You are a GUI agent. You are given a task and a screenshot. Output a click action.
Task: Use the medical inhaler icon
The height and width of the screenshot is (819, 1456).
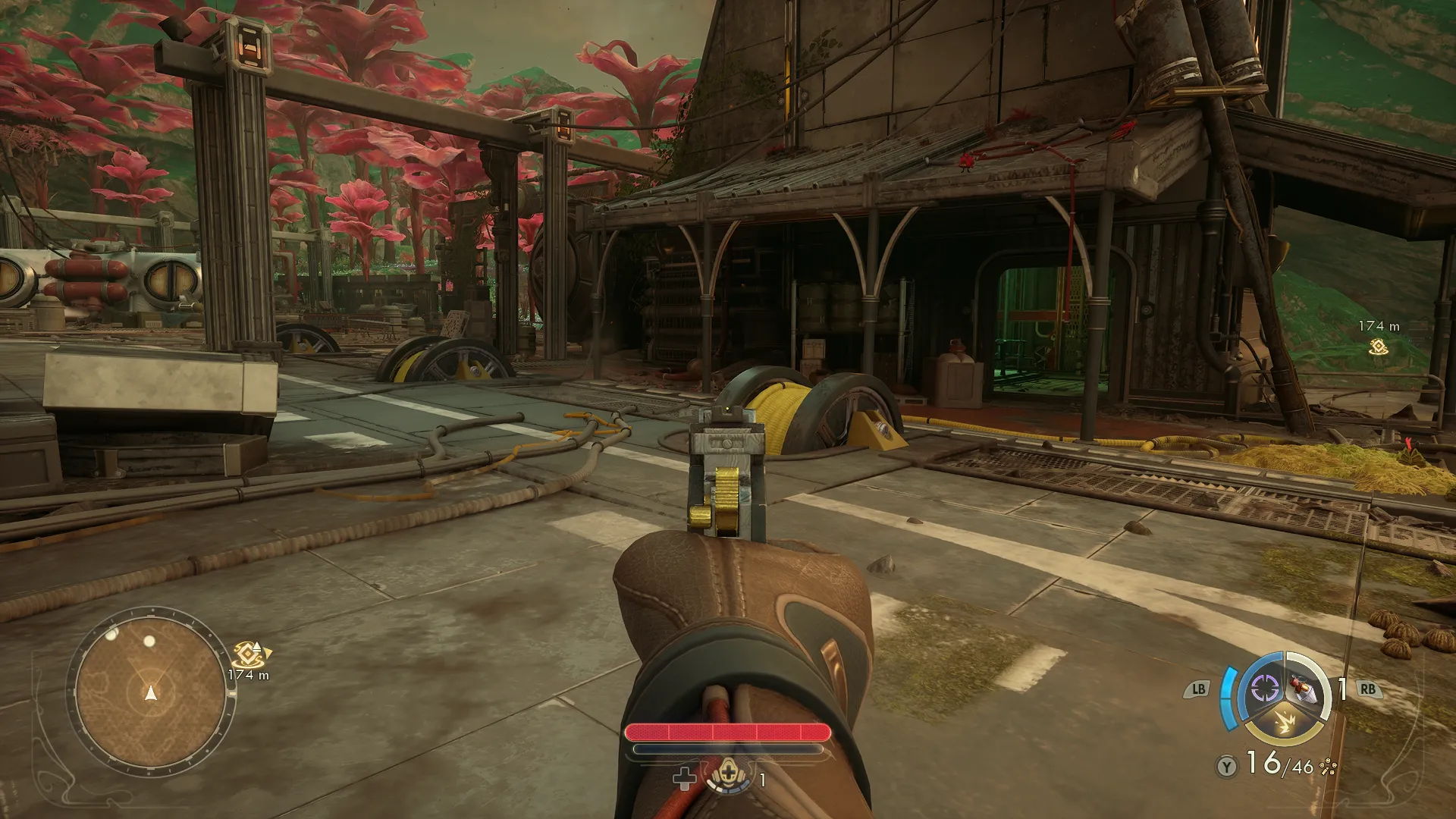coord(727,775)
